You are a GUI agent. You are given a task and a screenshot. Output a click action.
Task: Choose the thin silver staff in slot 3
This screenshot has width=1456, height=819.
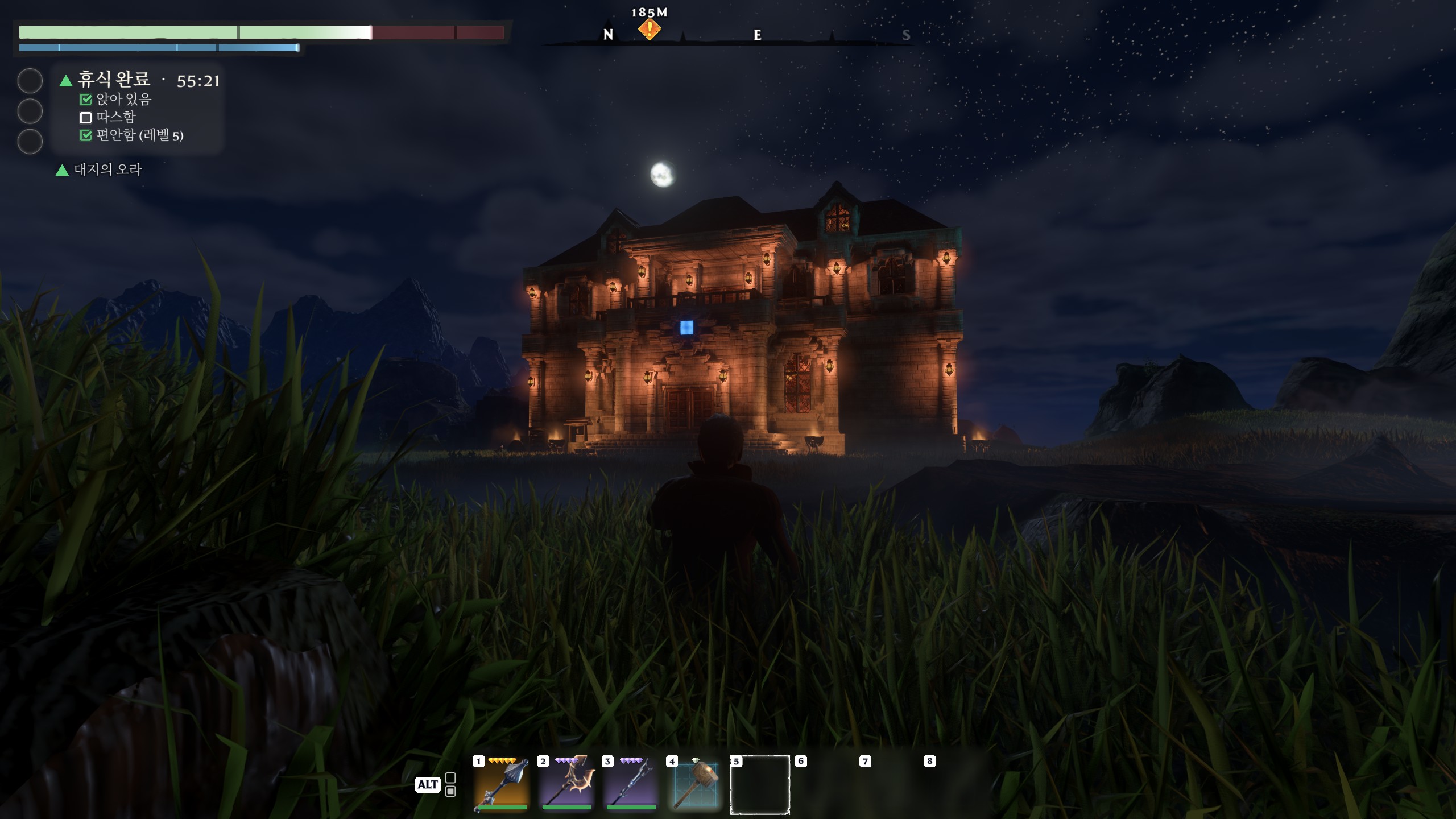(631, 785)
